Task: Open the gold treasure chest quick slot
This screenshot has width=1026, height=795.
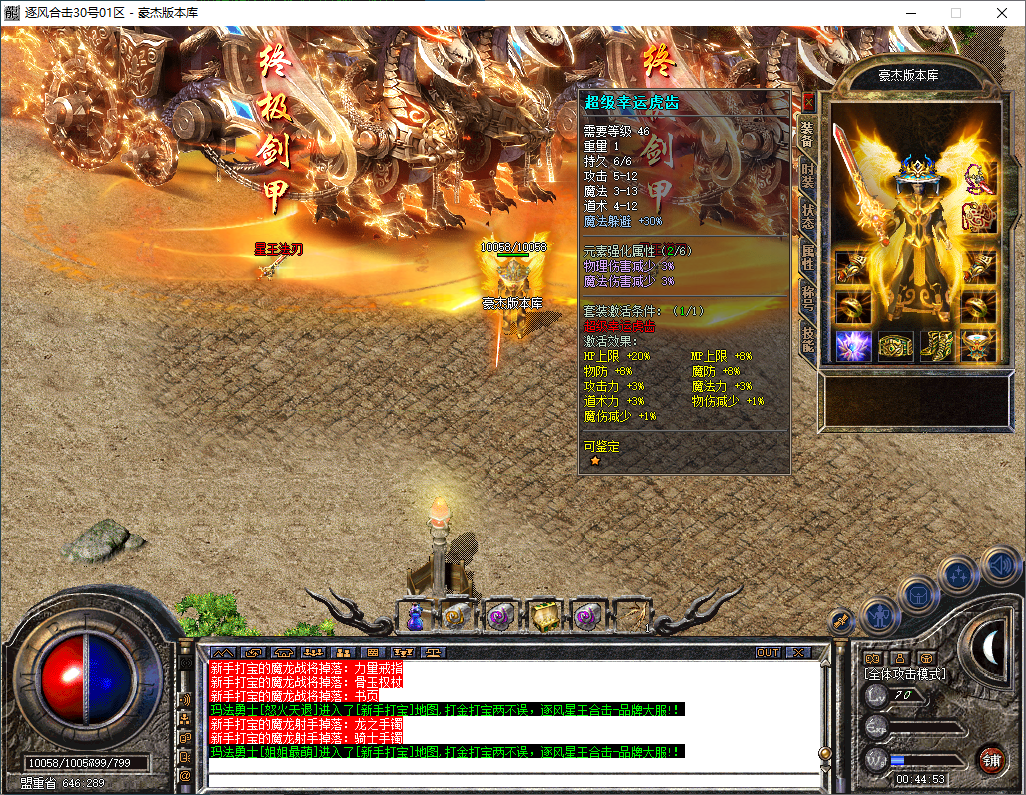Action: coord(544,617)
